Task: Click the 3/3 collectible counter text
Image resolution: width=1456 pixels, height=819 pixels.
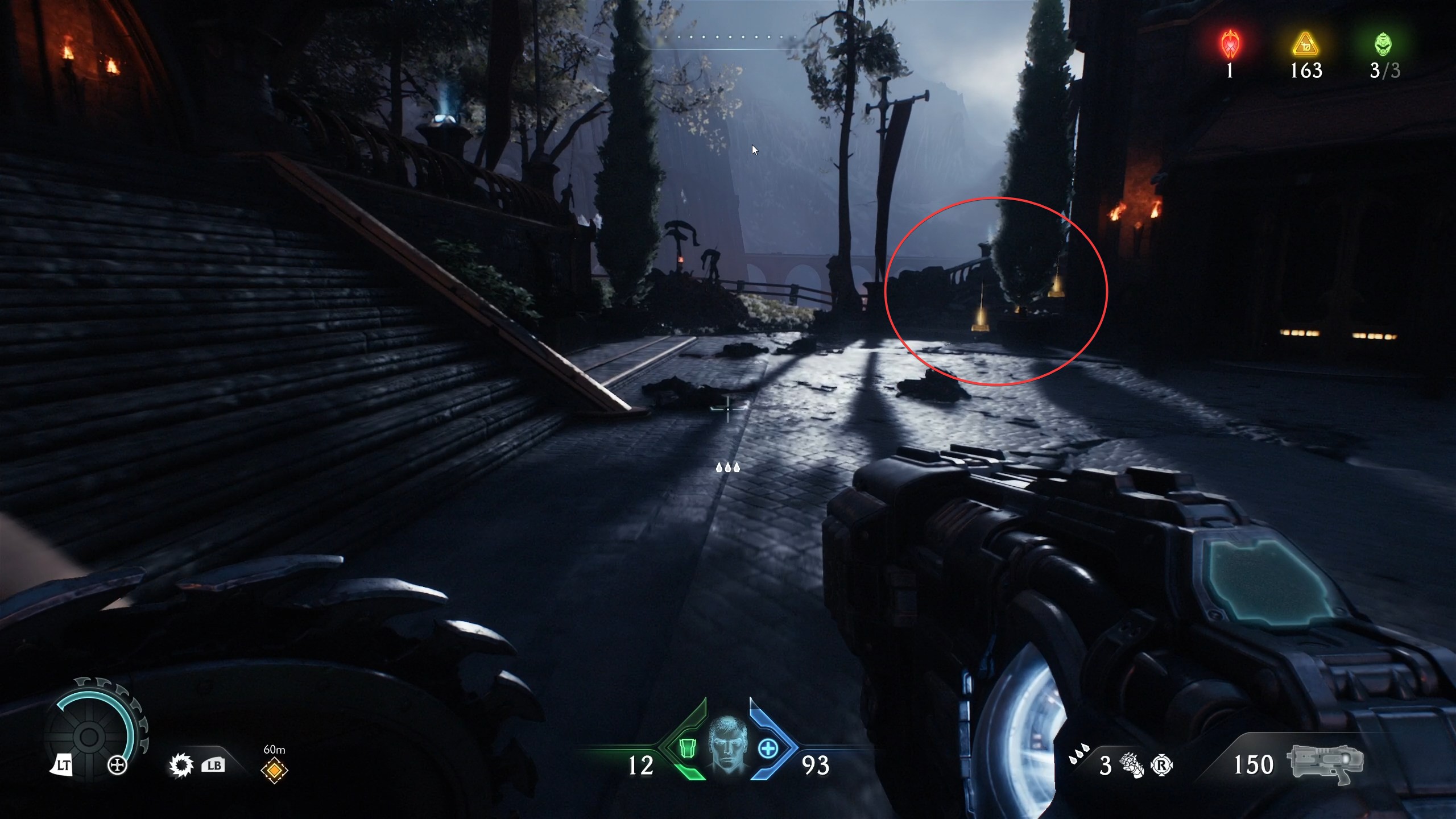Action: tap(1385, 72)
